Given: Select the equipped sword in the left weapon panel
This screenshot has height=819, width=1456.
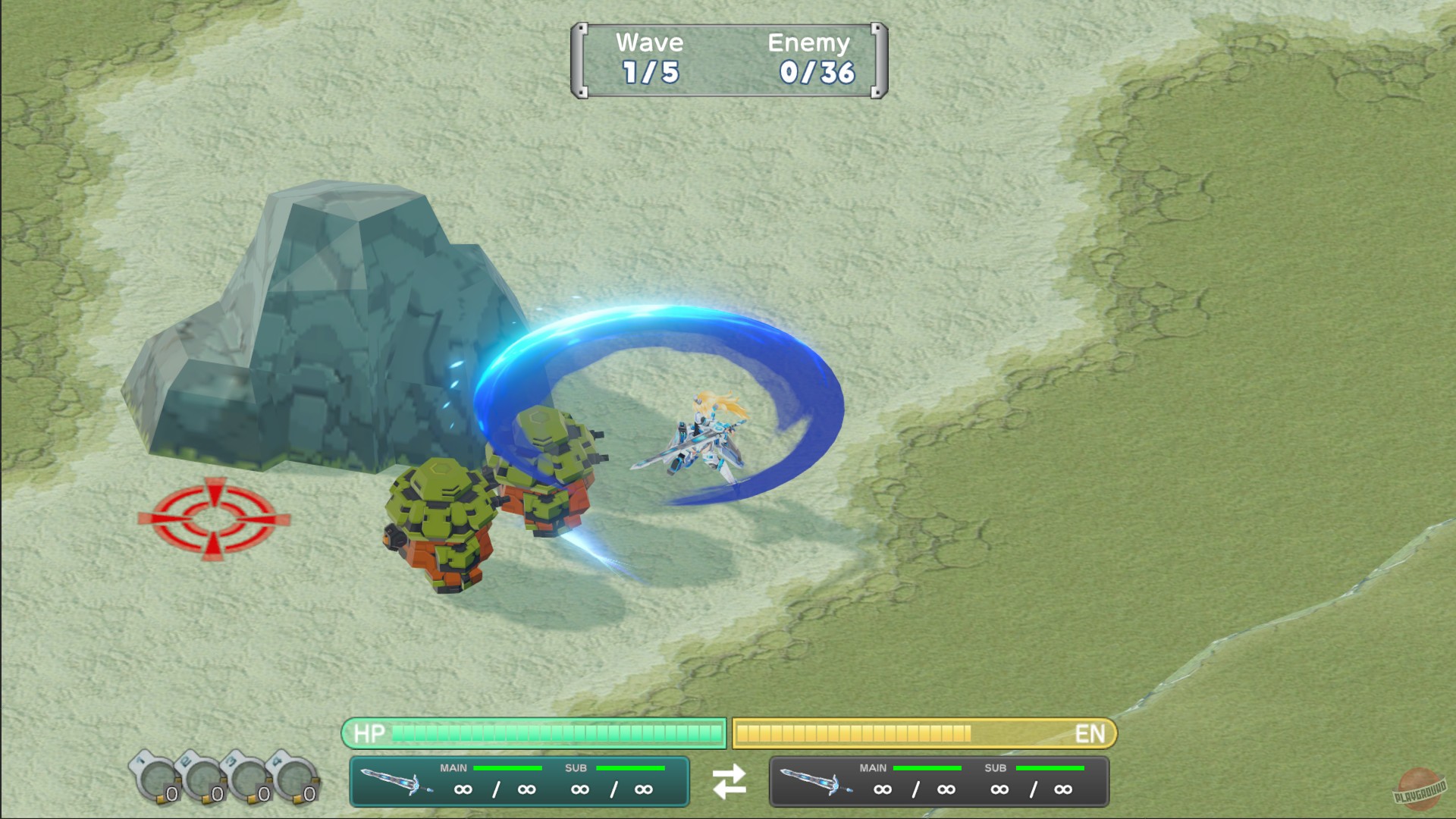Looking at the screenshot, I should (394, 781).
